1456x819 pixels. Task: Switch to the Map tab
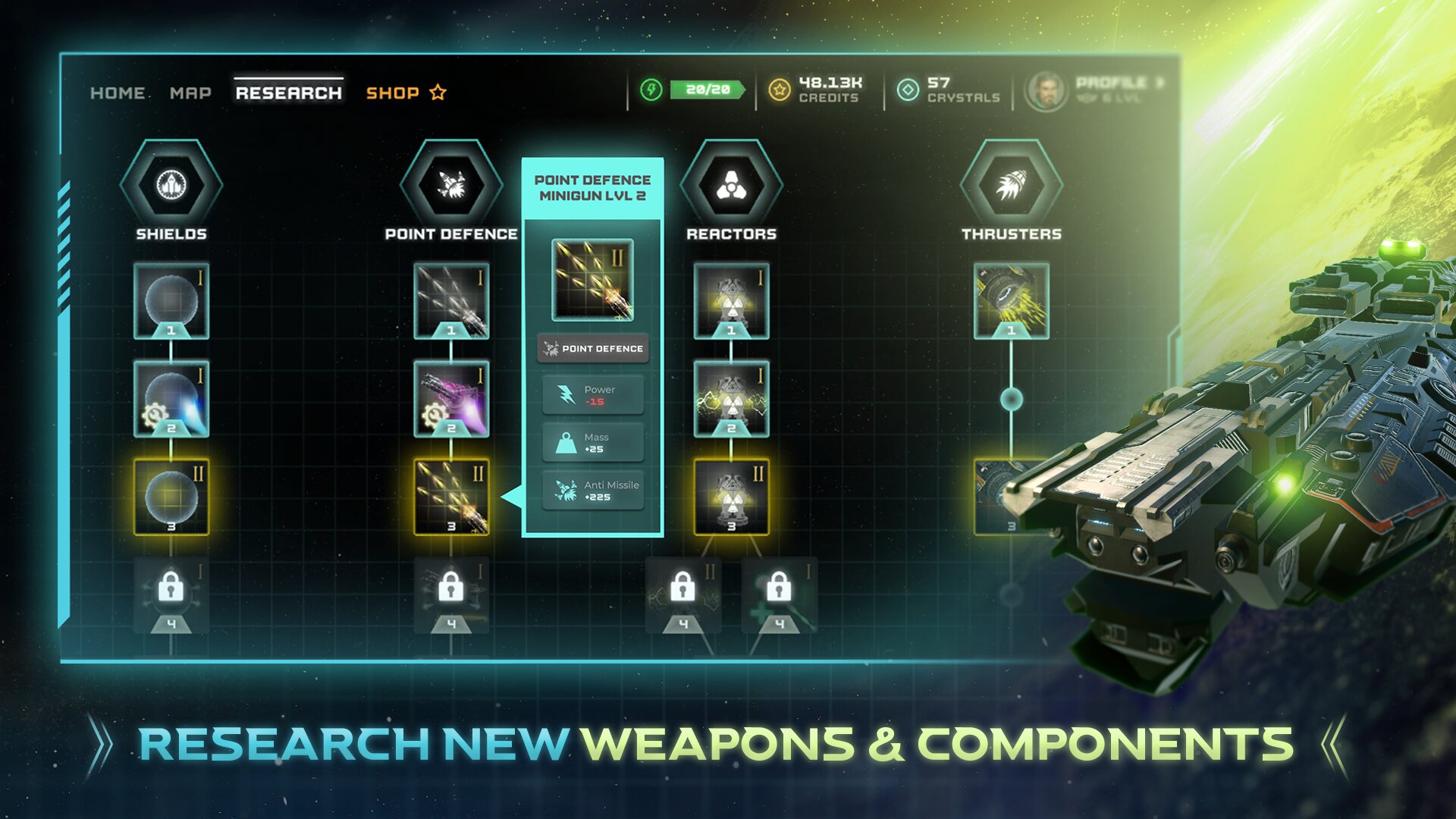tap(190, 93)
